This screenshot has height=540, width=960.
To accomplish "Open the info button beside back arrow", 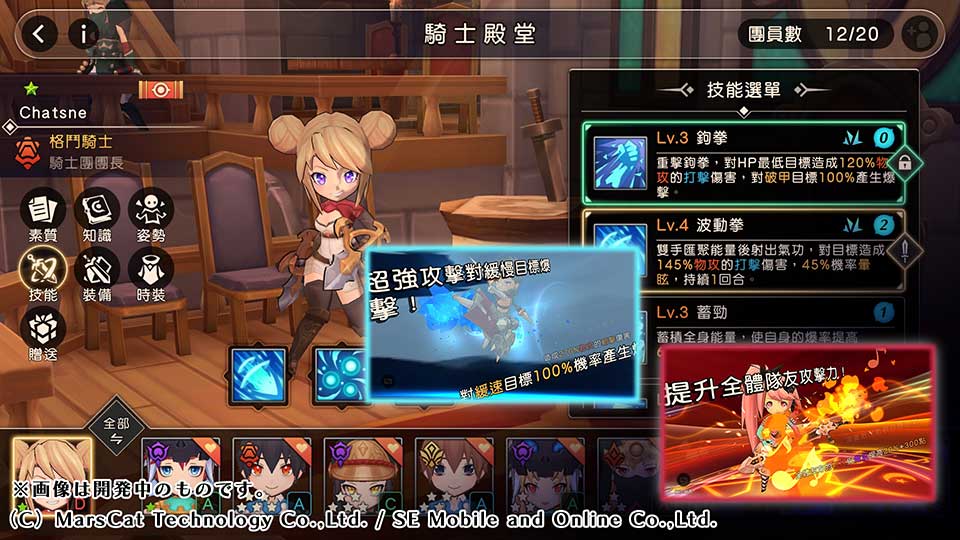I will (84, 34).
